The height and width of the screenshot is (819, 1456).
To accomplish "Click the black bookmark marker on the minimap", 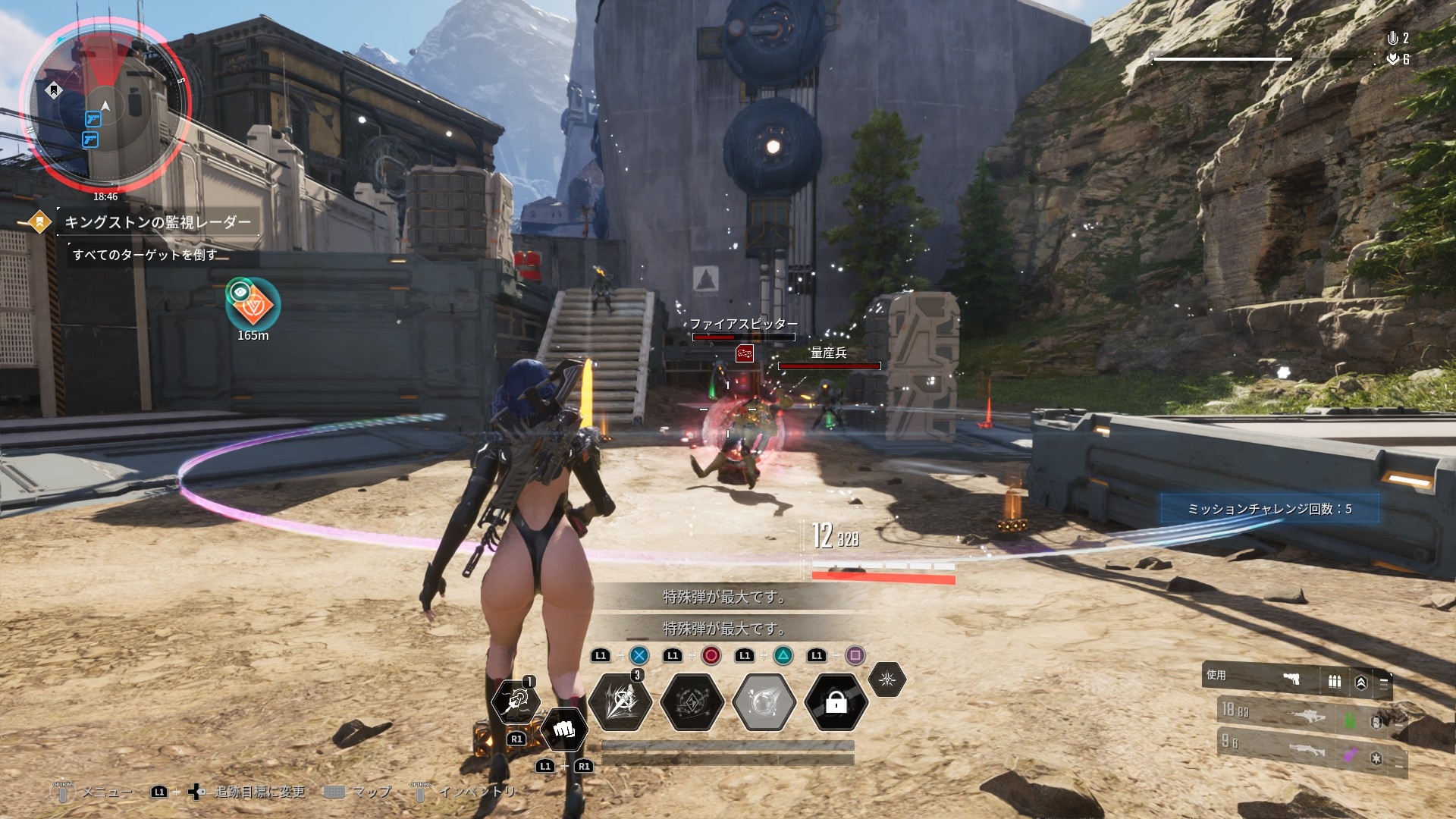I will pyautogui.click(x=53, y=91).
